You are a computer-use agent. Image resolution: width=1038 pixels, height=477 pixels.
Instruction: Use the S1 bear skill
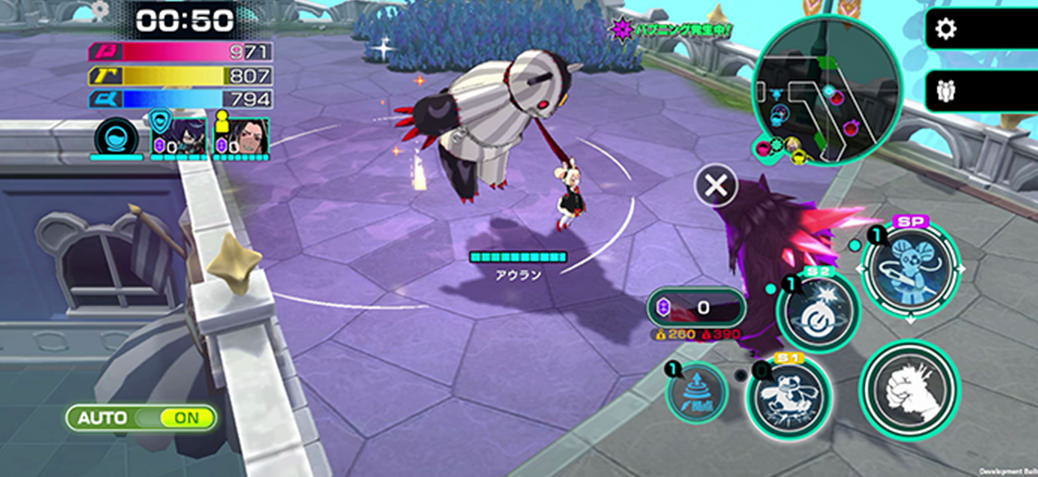pyautogui.click(x=790, y=395)
